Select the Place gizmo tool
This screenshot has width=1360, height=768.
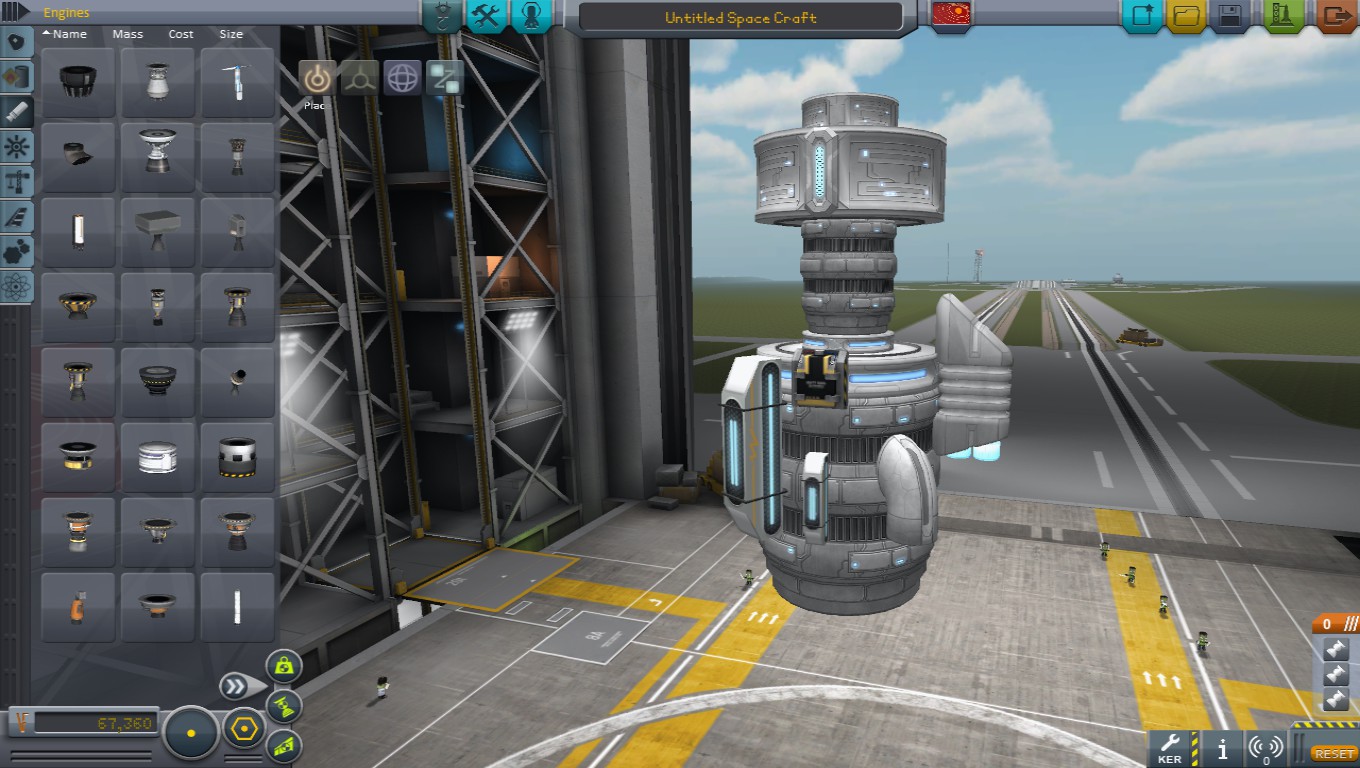coord(317,78)
